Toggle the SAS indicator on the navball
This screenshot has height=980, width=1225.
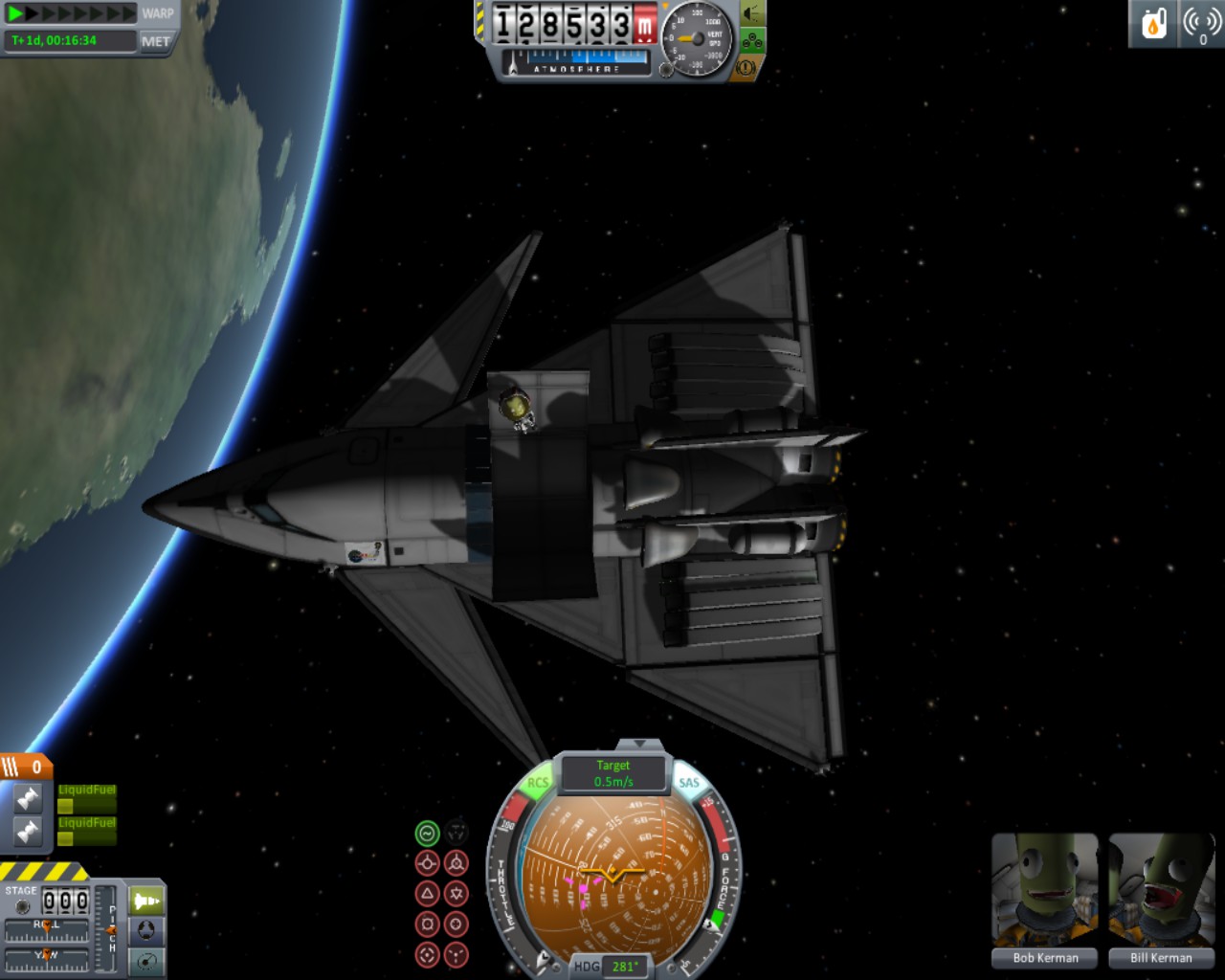click(688, 783)
